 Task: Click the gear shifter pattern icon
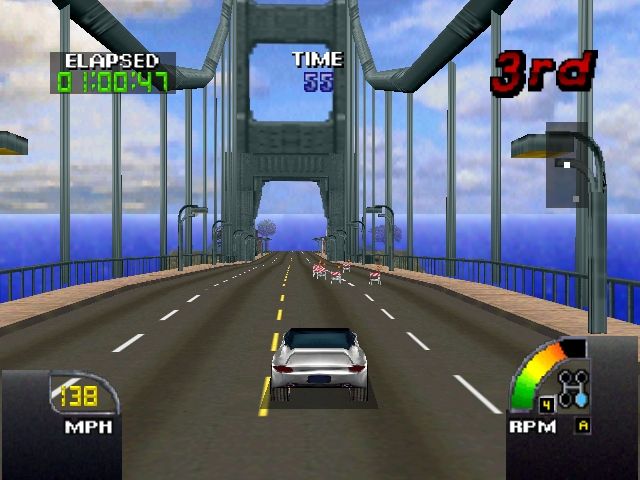575,388
